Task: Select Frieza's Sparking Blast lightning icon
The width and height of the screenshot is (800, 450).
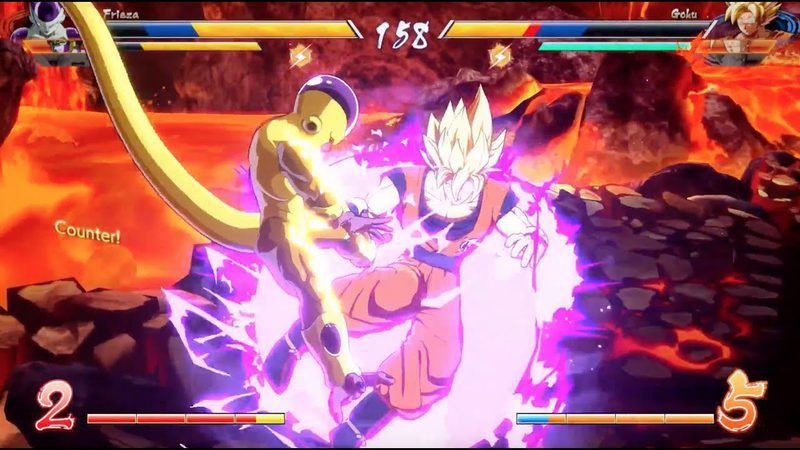Action: click(298, 56)
